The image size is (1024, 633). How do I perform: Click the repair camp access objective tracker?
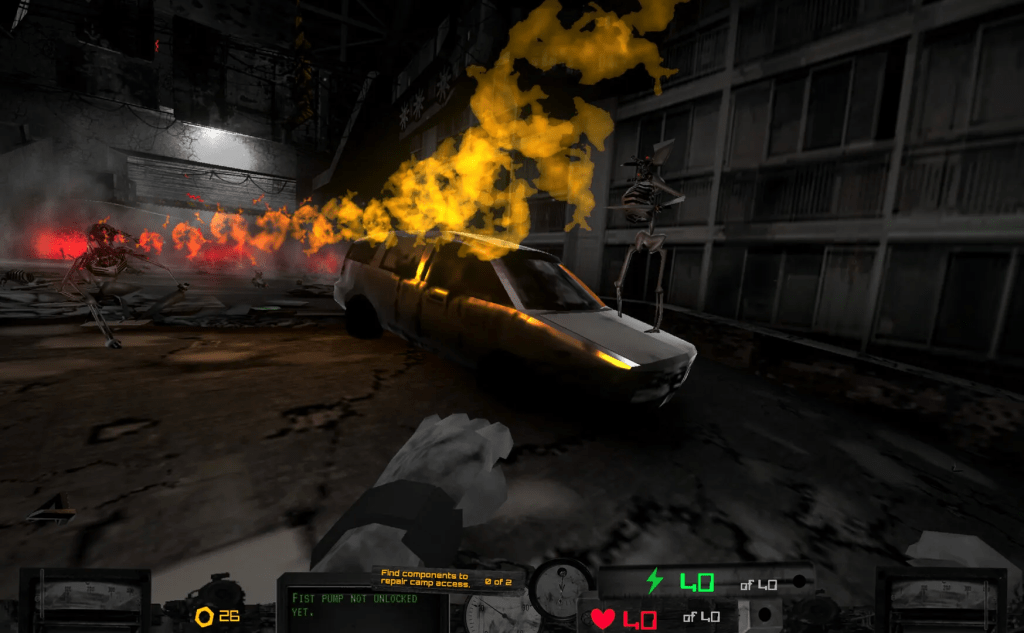[448, 579]
